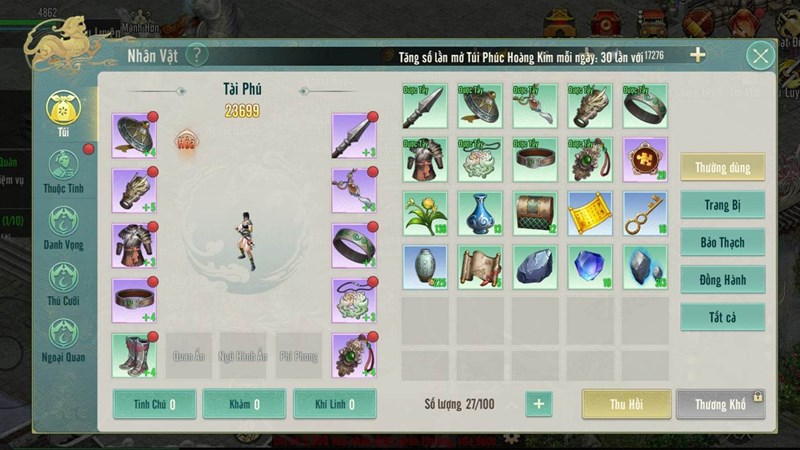Open the Khảm button
The width and height of the screenshot is (800, 450).
(x=243, y=404)
